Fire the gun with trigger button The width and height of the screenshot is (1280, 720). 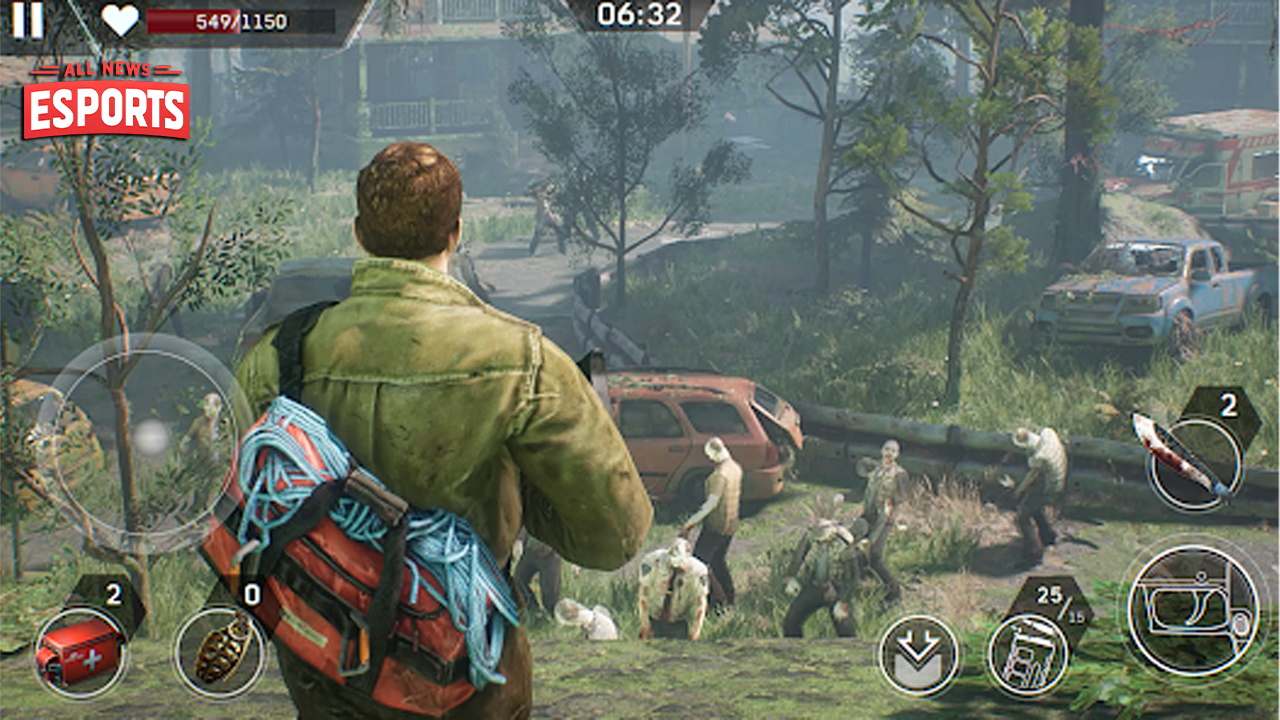pos(1193,610)
